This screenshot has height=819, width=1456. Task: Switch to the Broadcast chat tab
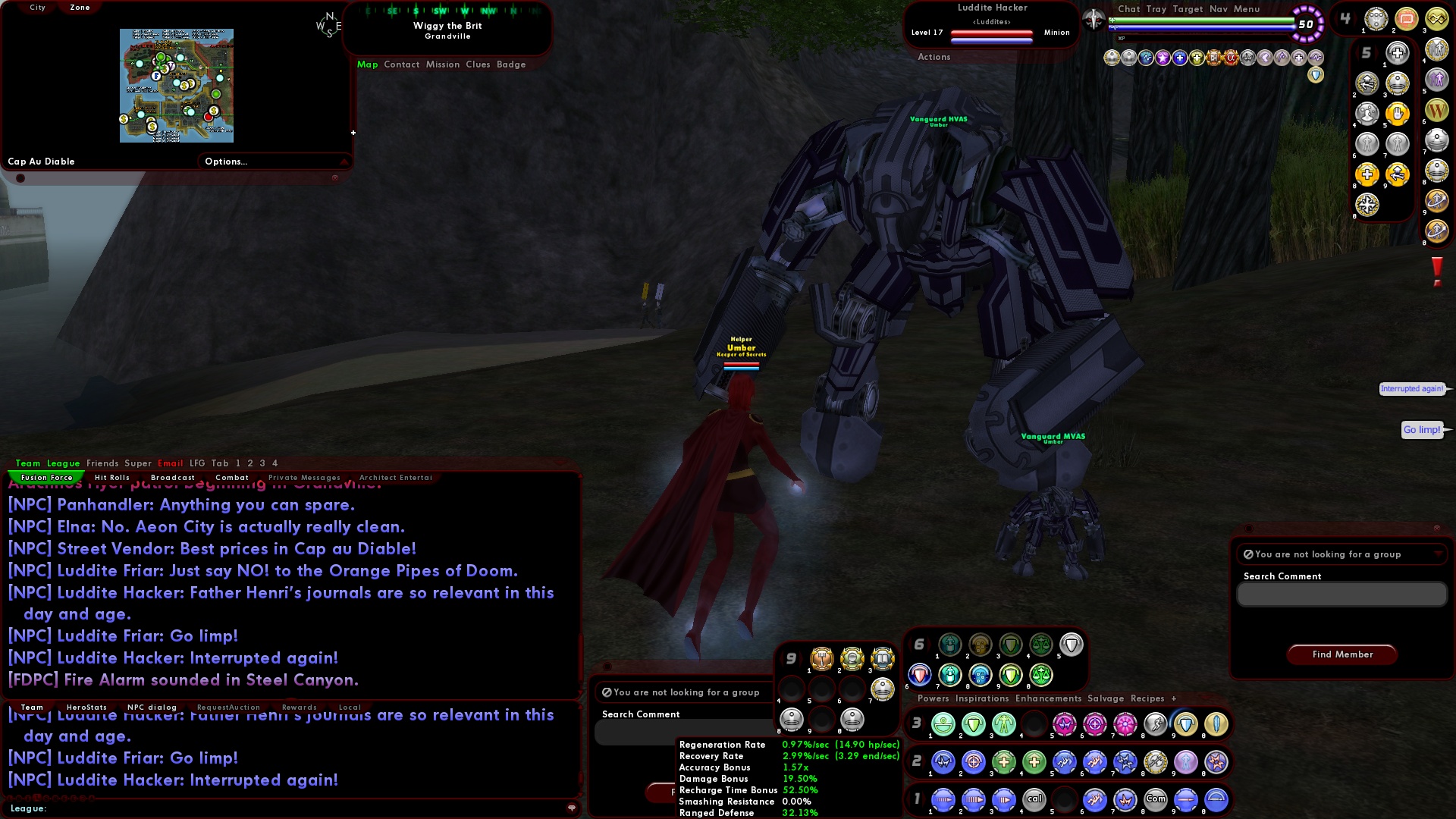[x=173, y=477]
